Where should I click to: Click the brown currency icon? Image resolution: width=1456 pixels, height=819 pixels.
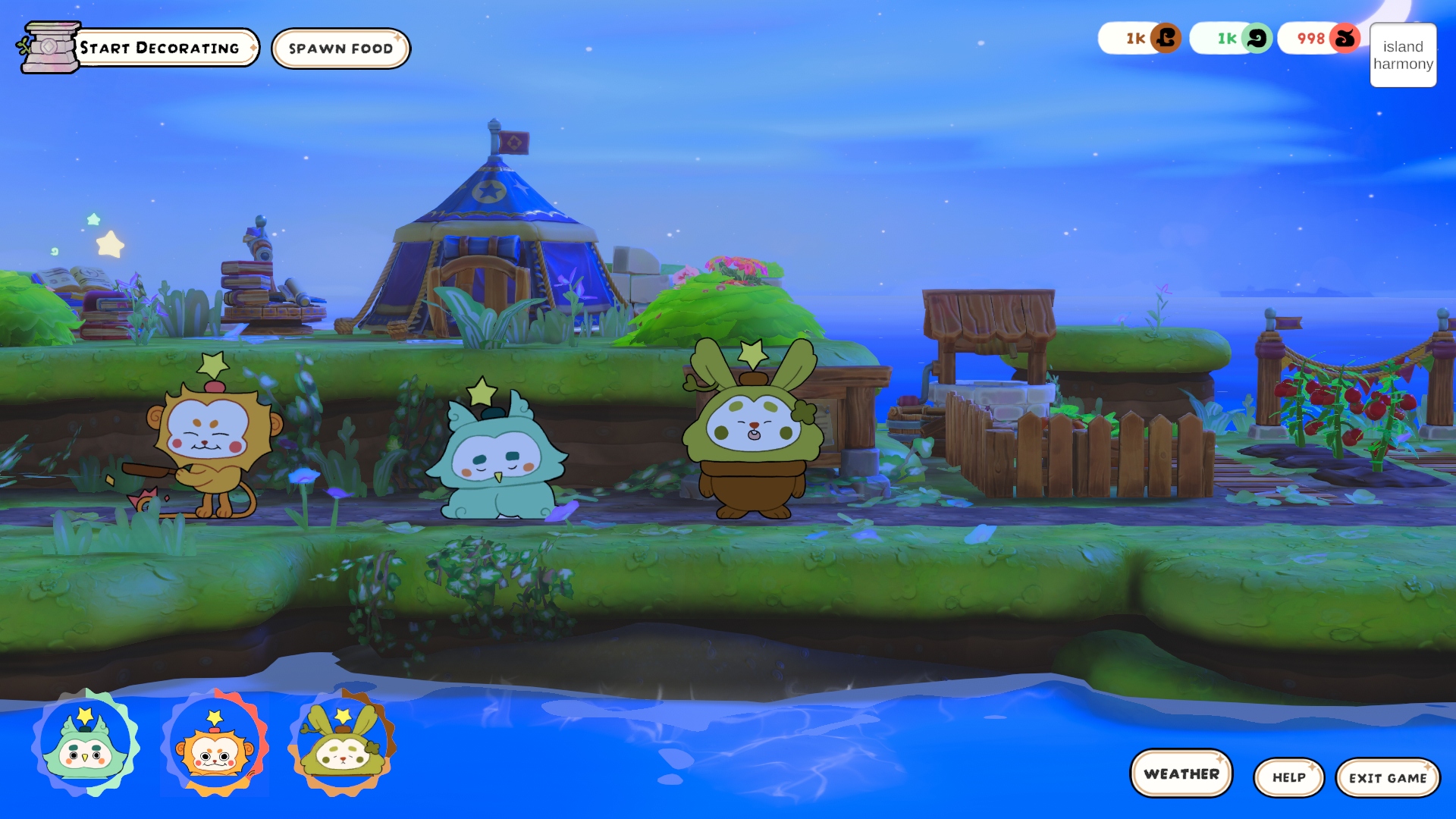(x=1166, y=38)
